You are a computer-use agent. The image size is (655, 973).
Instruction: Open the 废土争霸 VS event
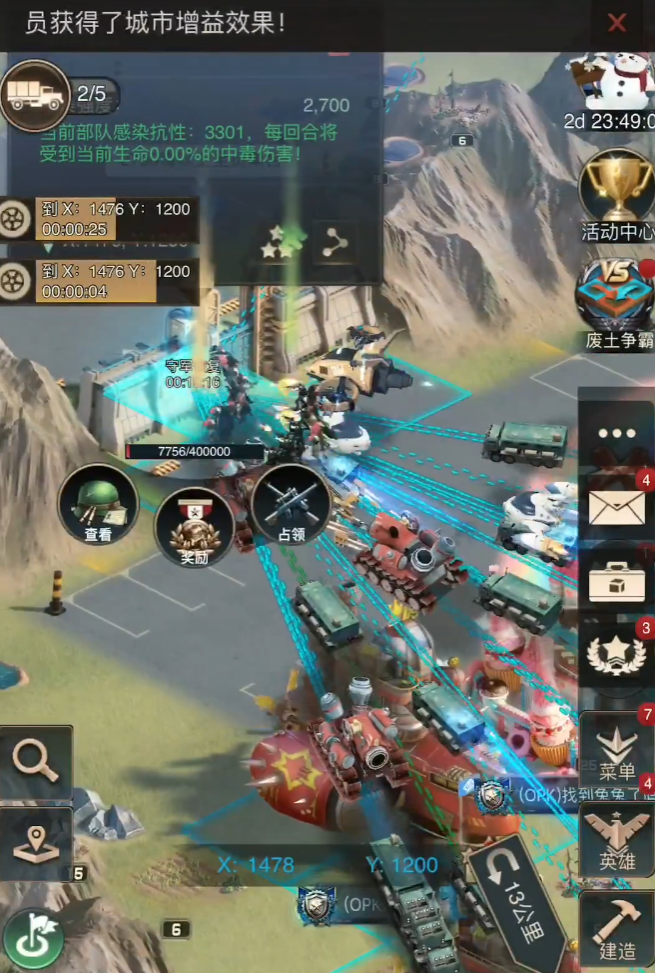coord(616,295)
